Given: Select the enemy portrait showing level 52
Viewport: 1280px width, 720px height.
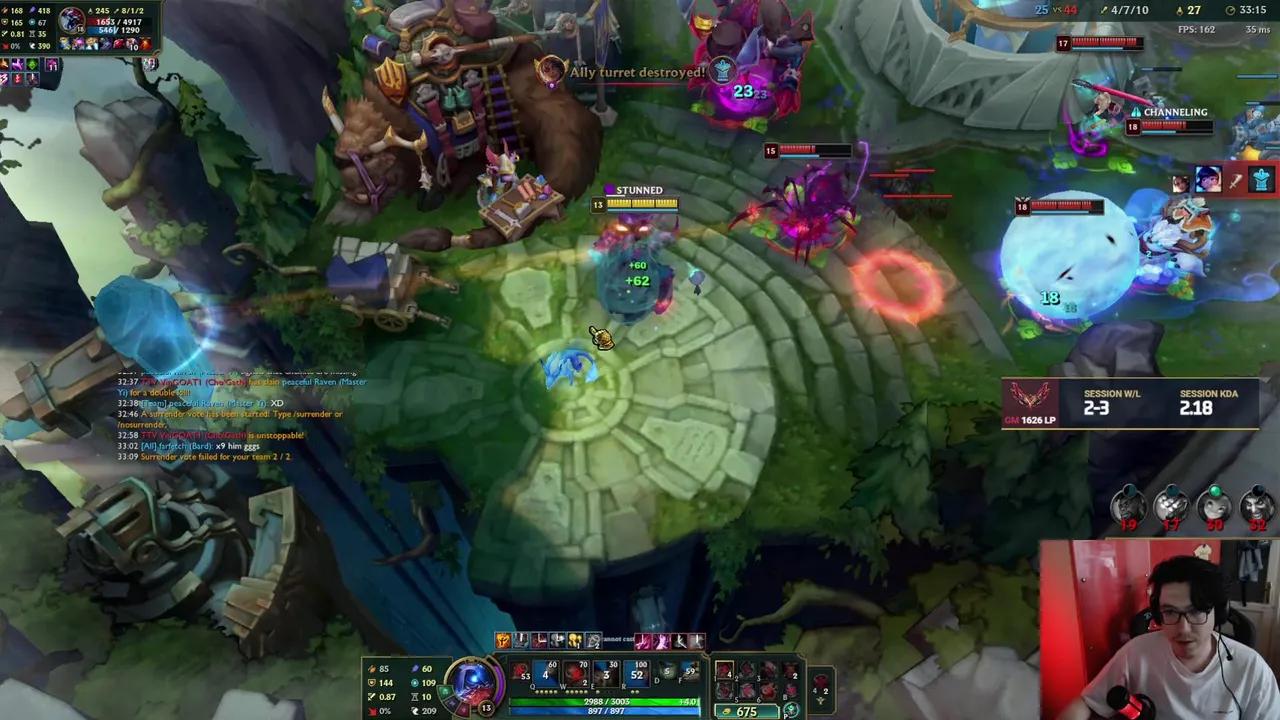Looking at the screenshot, I should tap(1255, 506).
